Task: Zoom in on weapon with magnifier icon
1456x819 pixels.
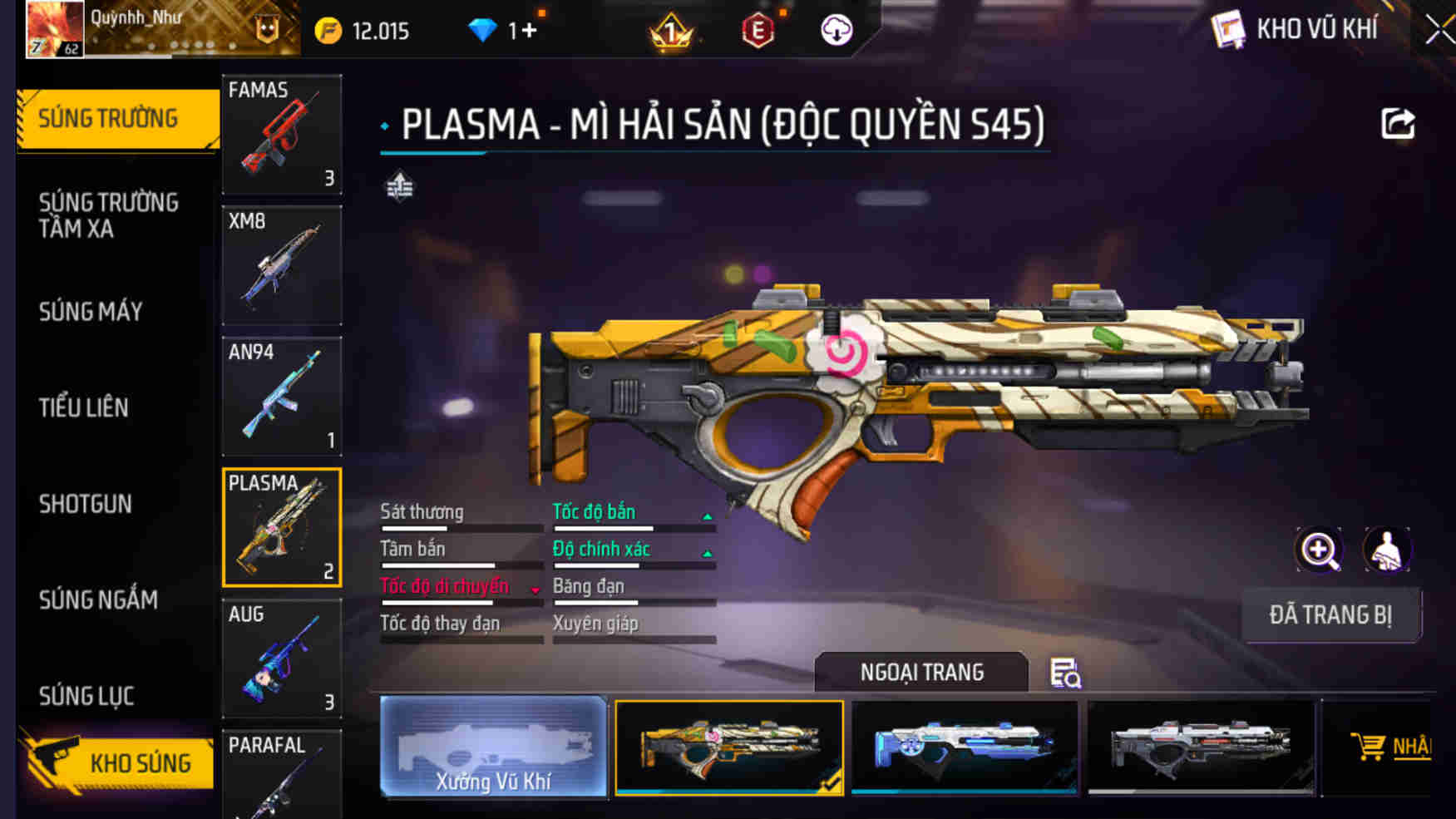Action: (x=1319, y=550)
